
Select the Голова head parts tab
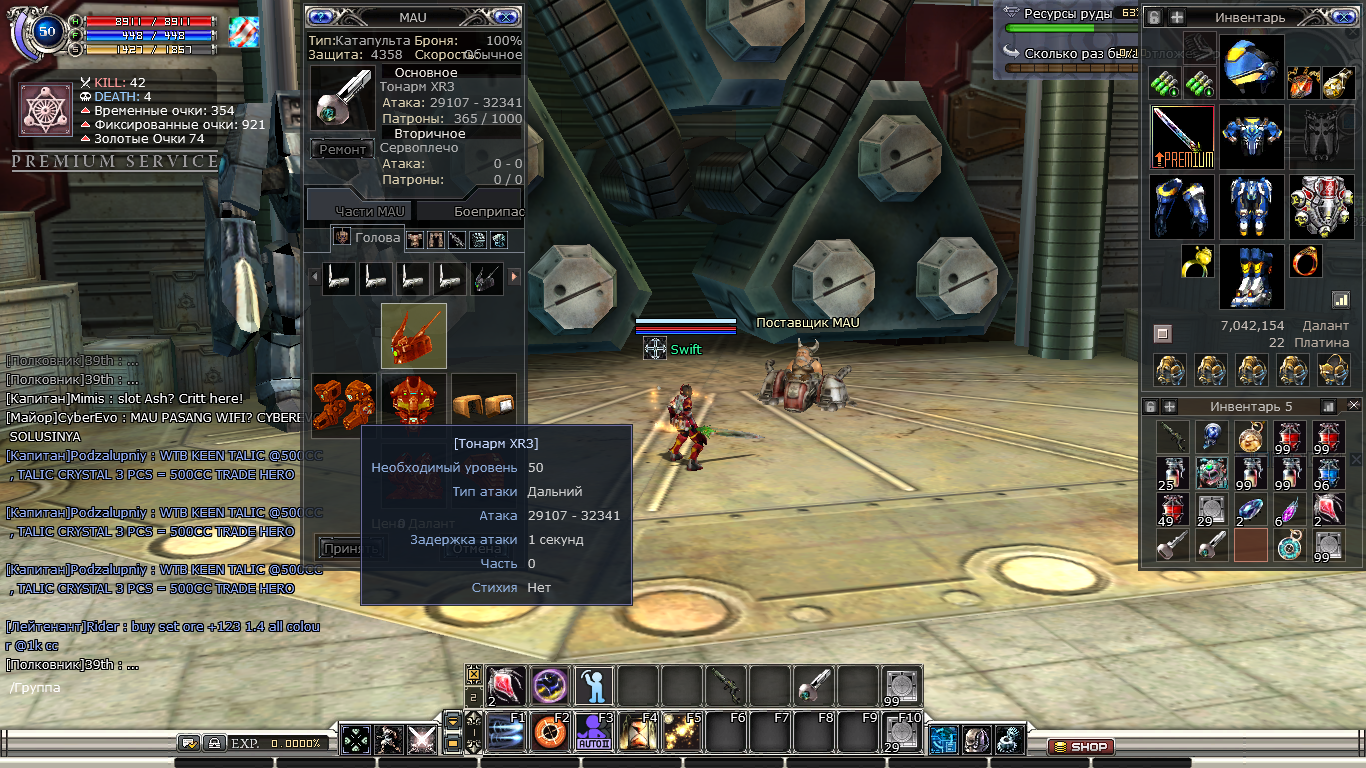(366, 238)
